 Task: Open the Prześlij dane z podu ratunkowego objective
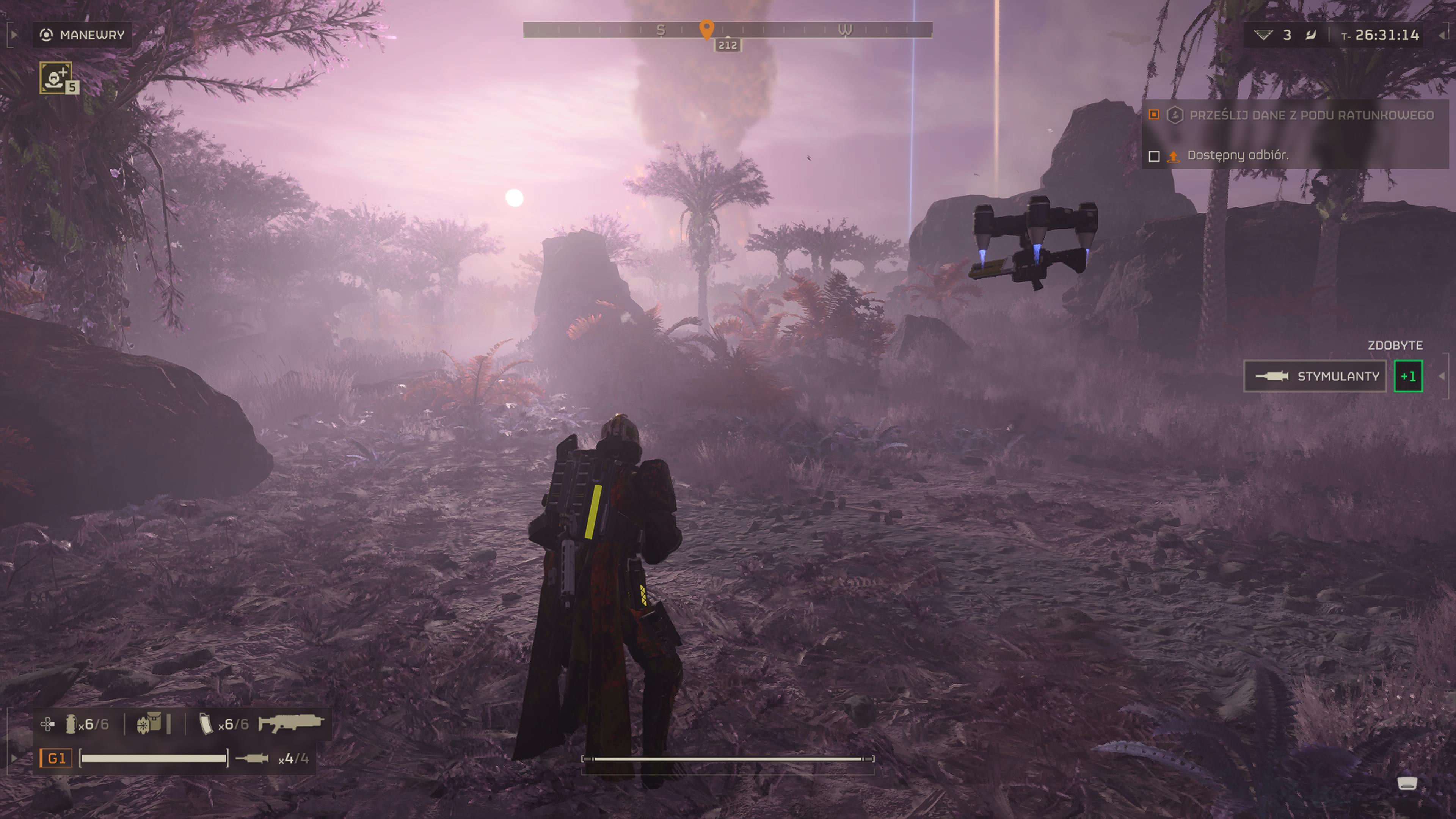pos(1311,115)
